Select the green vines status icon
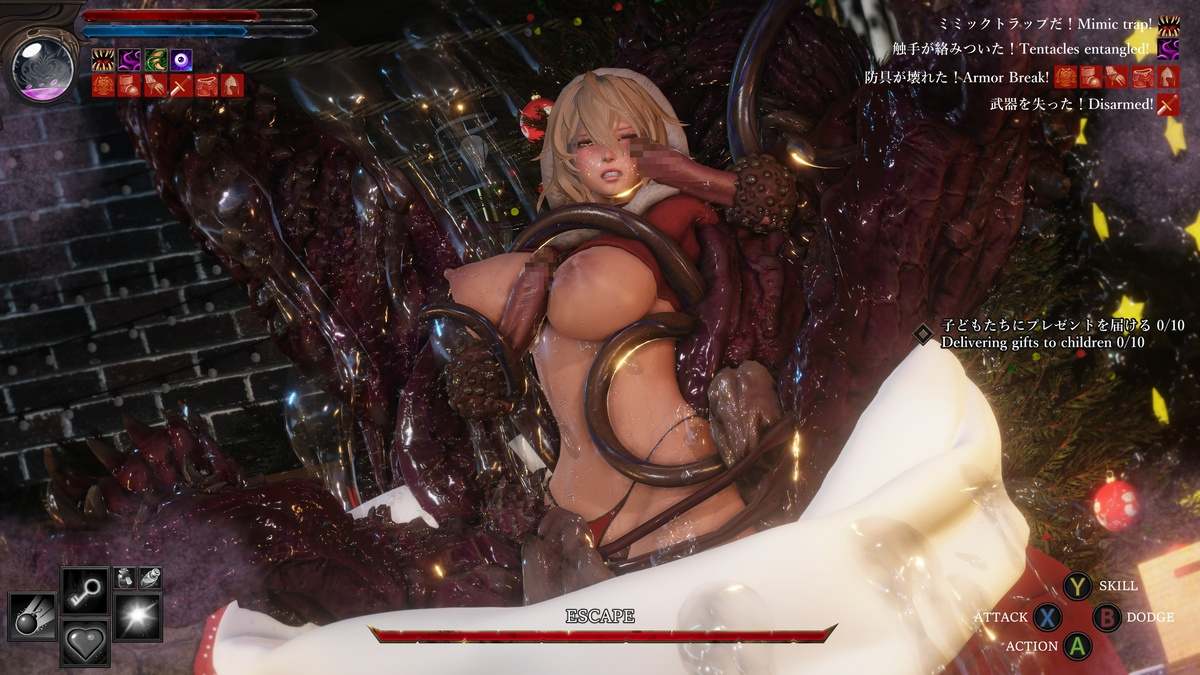Viewport: 1200px width, 675px height. 155,60
